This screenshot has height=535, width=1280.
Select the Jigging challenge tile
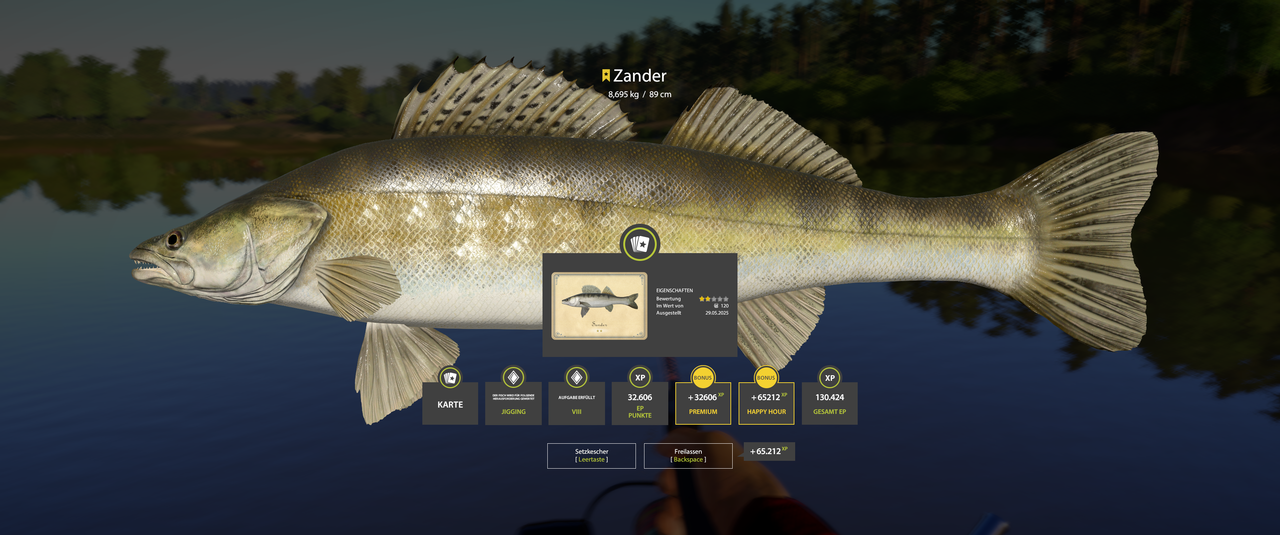(x=513, y=403)
